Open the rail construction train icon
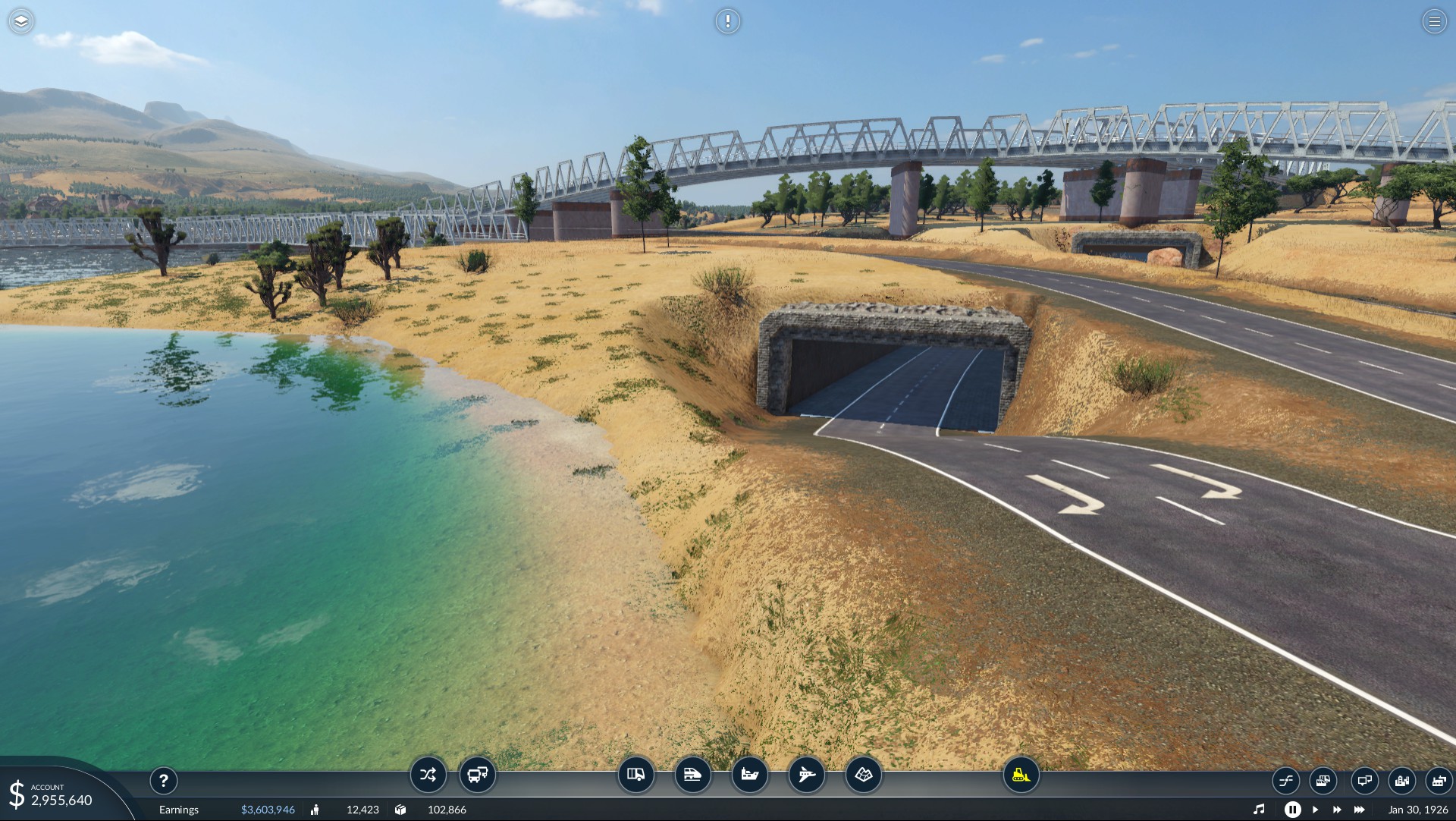The width and height of the screenshot is (1456, 821). 692,775
